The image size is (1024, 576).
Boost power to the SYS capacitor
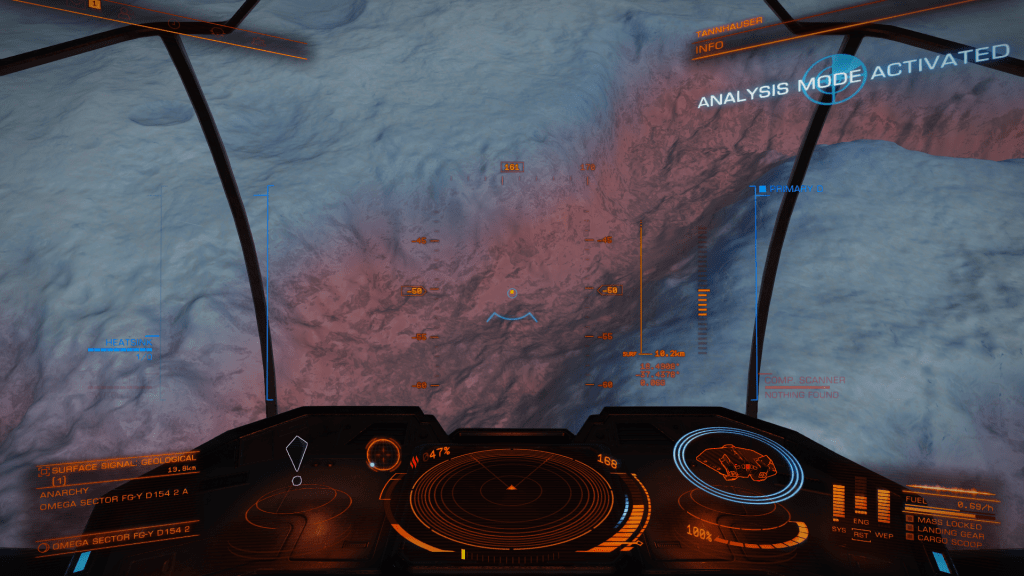(839, 503)
